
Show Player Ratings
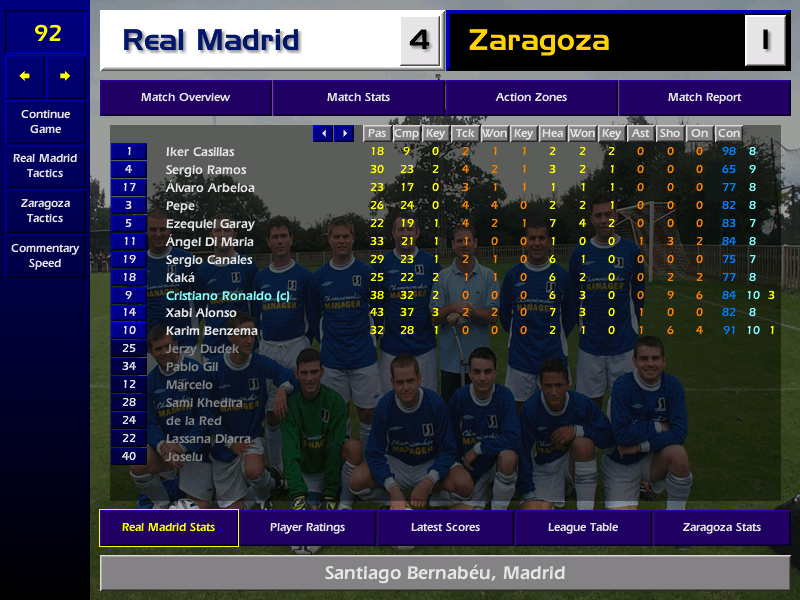pos(307,528)
